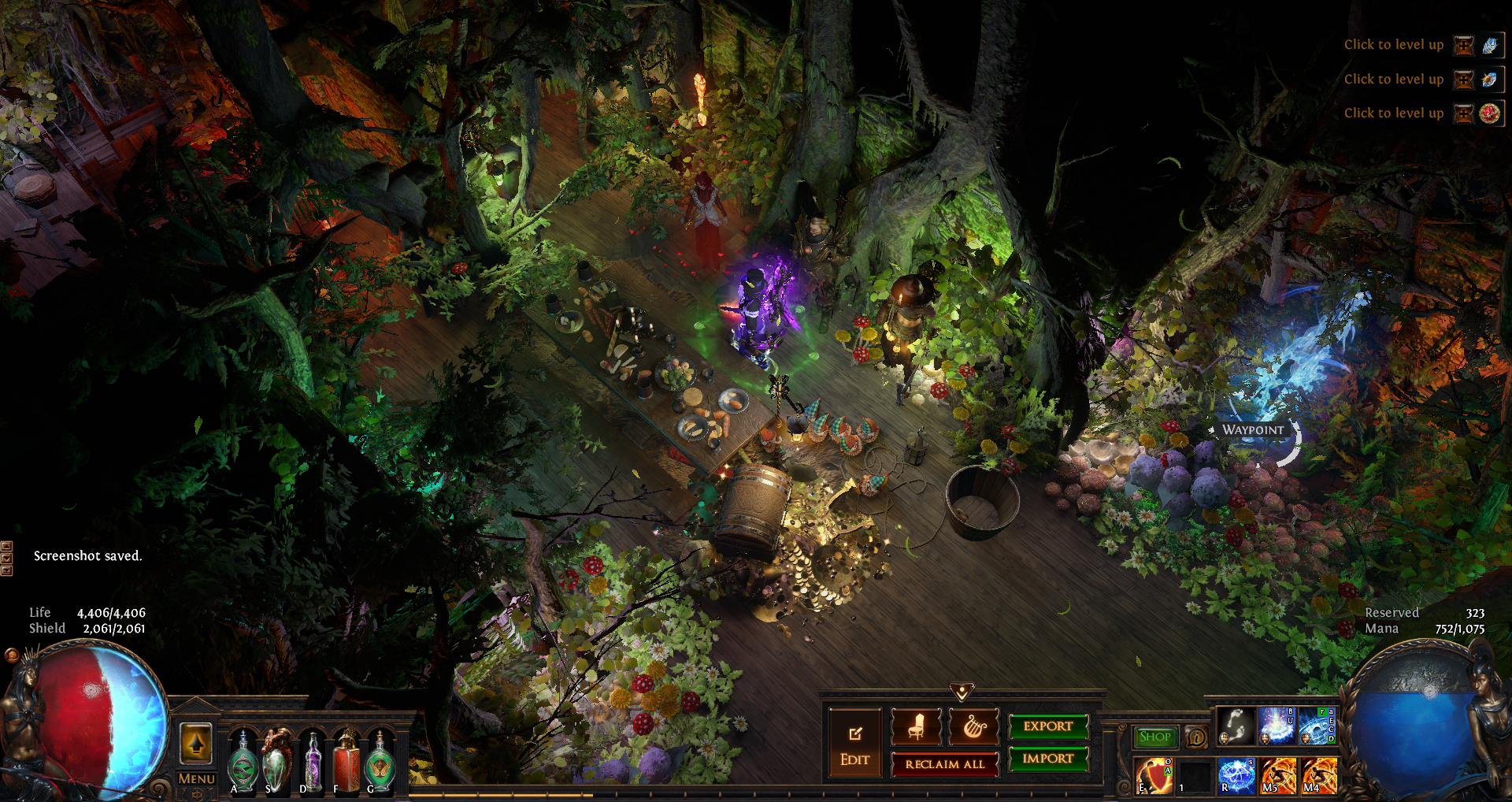Screen dimensions: 1512x802
Task: Use the winged green flask bound to G
Action: 380,762
